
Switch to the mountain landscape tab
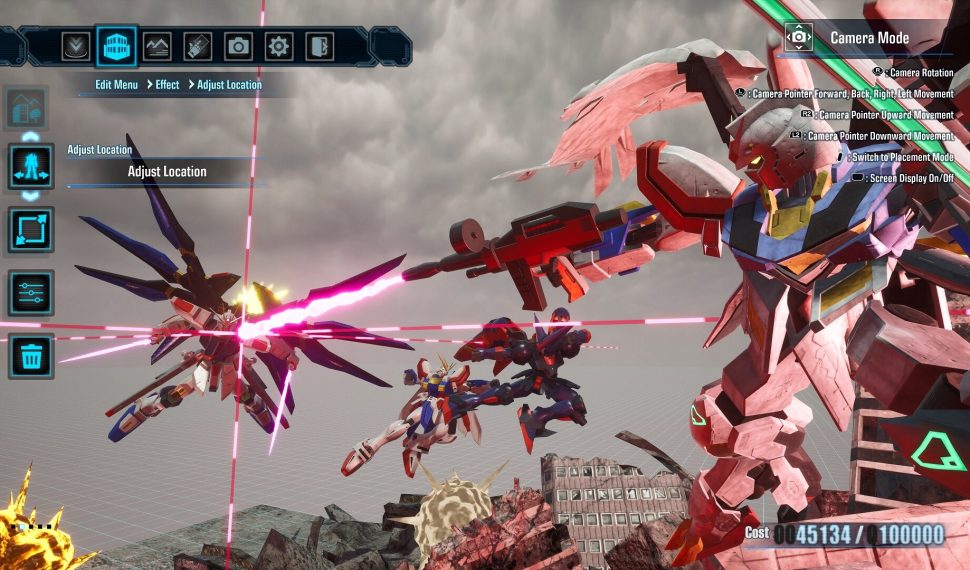click(157, 46)
